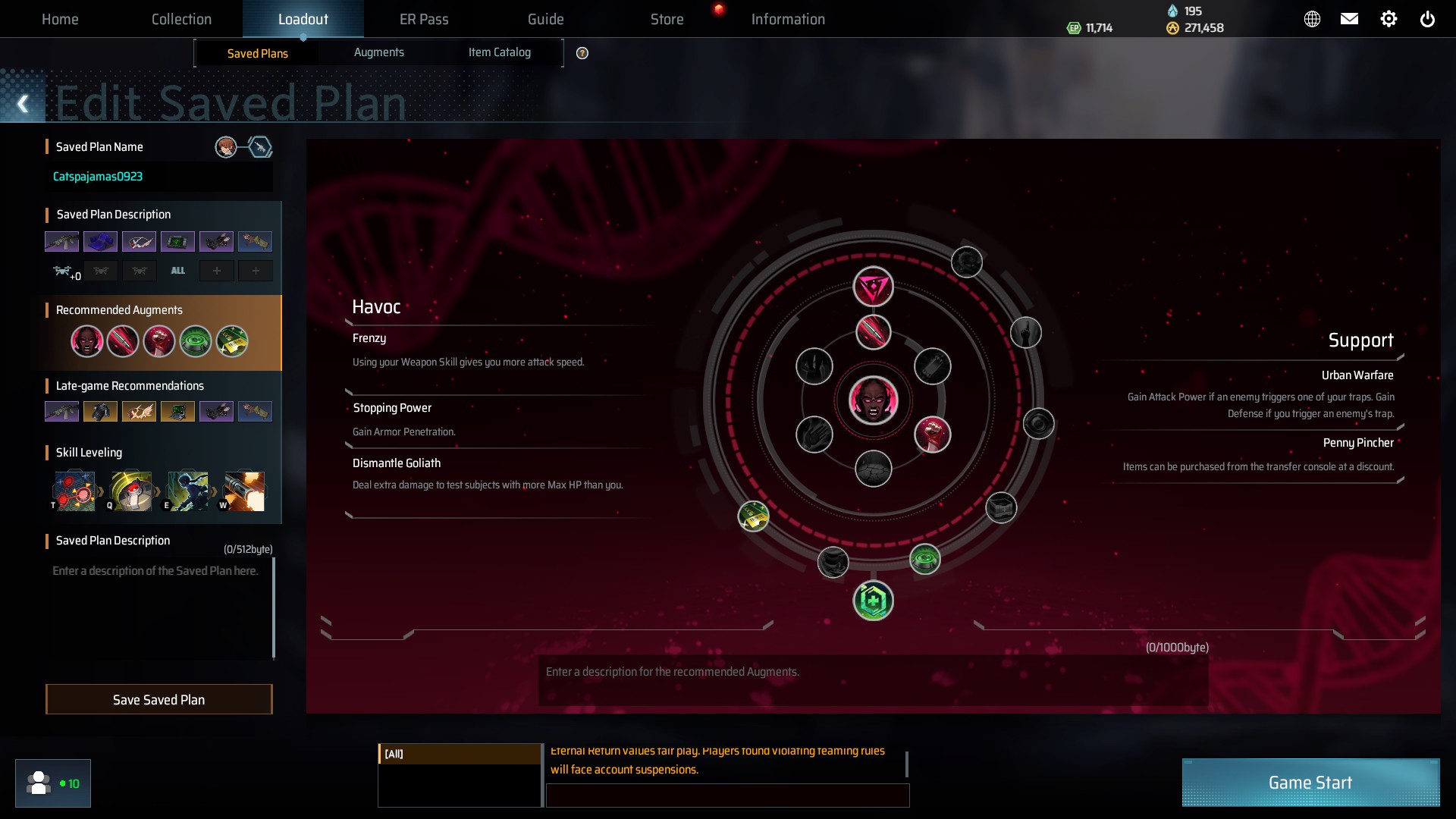This screenshot has width=1456, height=819.
Task: Click the power exit icon
Action: point(1427,19)
